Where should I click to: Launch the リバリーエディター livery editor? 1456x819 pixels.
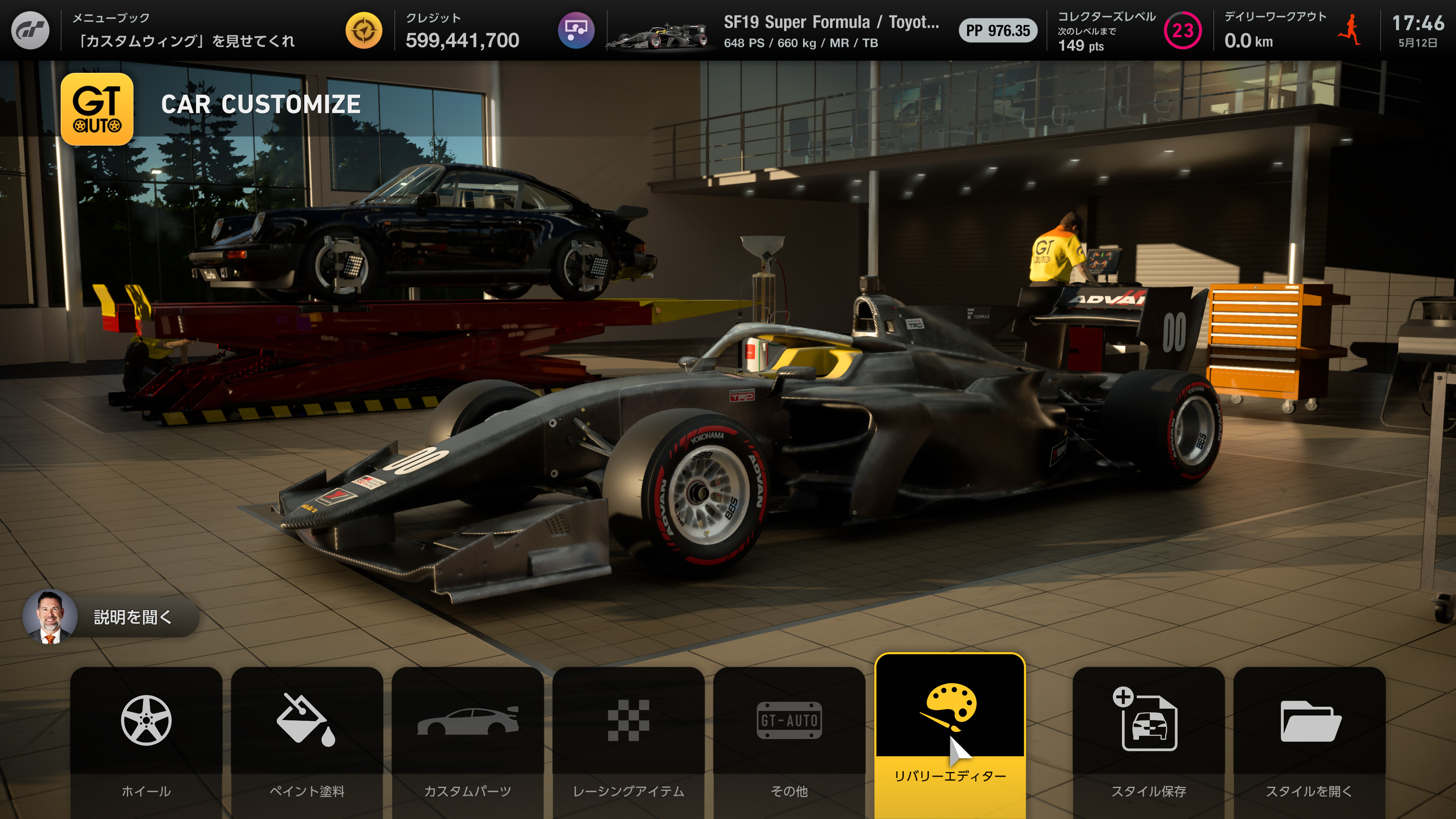(x=949, y=735)
